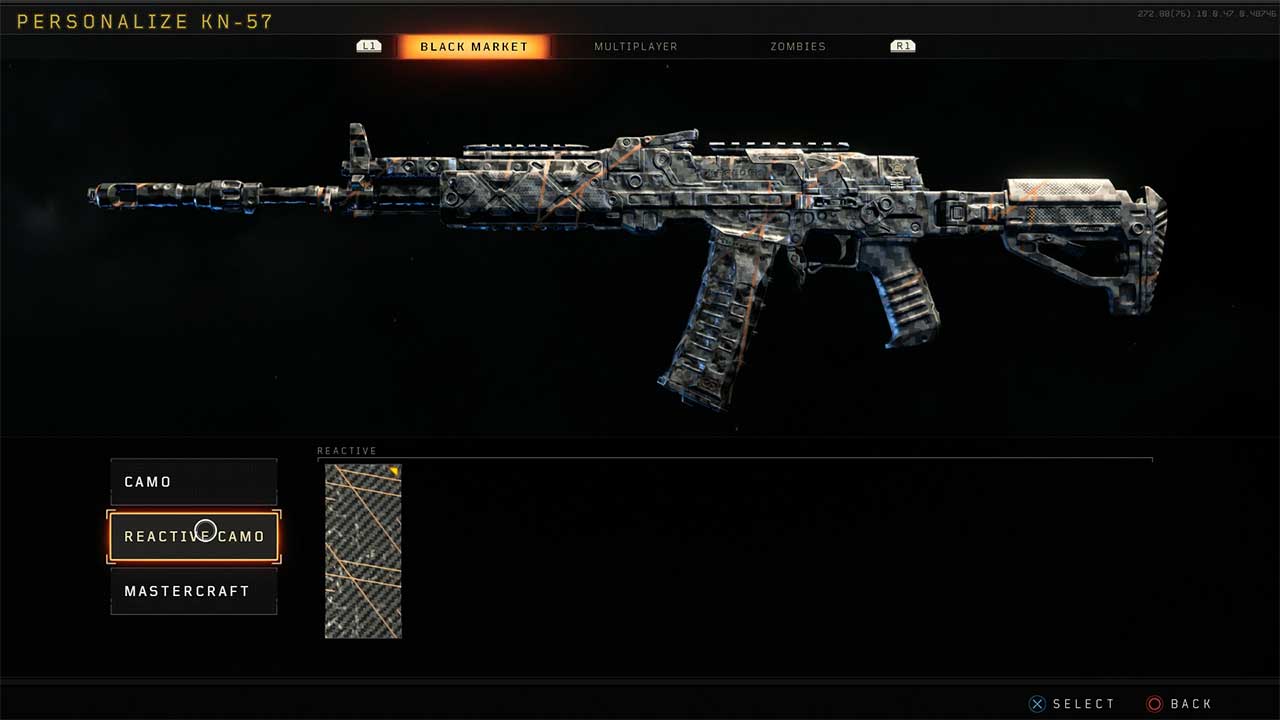Image resolution: width=1280 pixels, height=720 pixels.
Task: Choose the Reactive Camo category
Action: pos(193,537)
